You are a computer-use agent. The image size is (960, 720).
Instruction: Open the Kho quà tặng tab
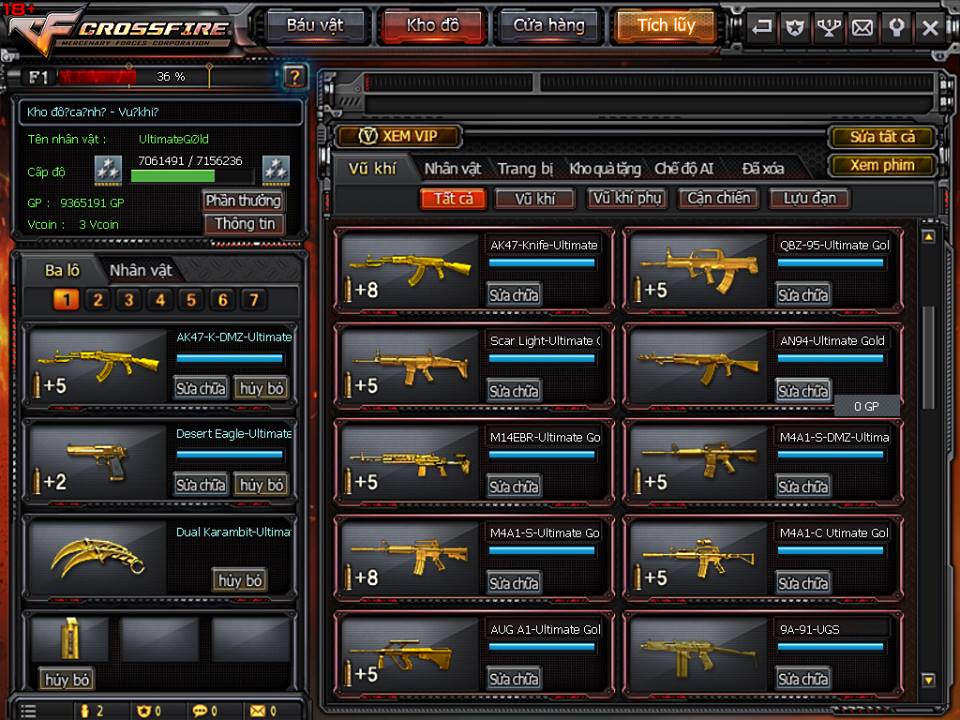coord(607,169)
